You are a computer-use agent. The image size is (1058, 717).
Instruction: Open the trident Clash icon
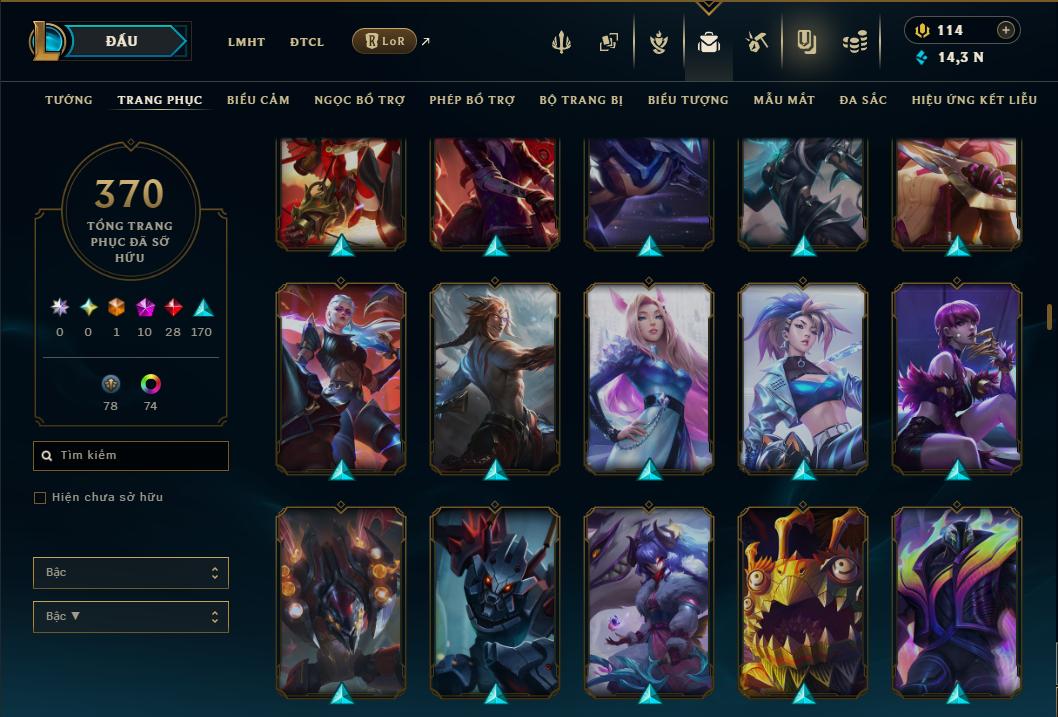tap(562, 42)
